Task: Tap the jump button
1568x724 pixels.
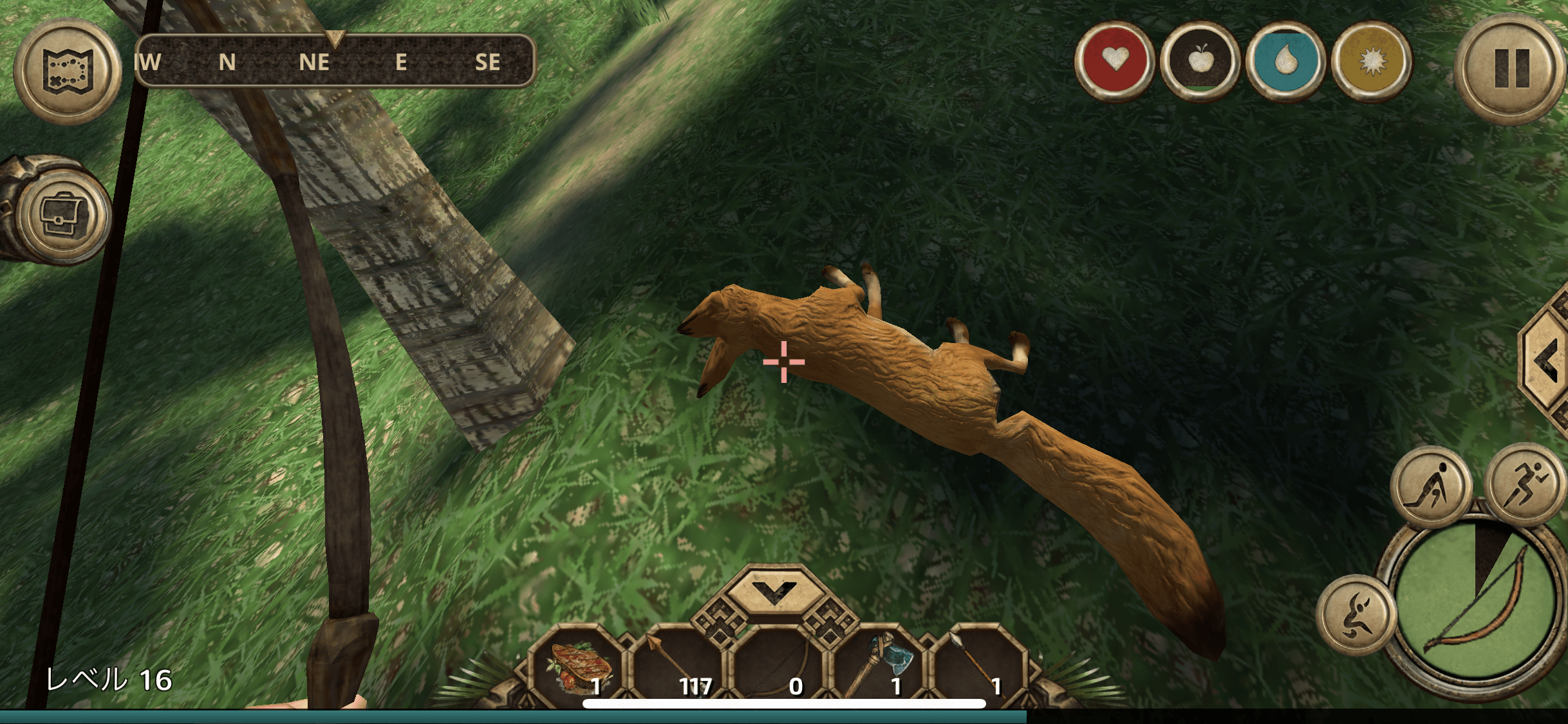Action: point(1356,615)
